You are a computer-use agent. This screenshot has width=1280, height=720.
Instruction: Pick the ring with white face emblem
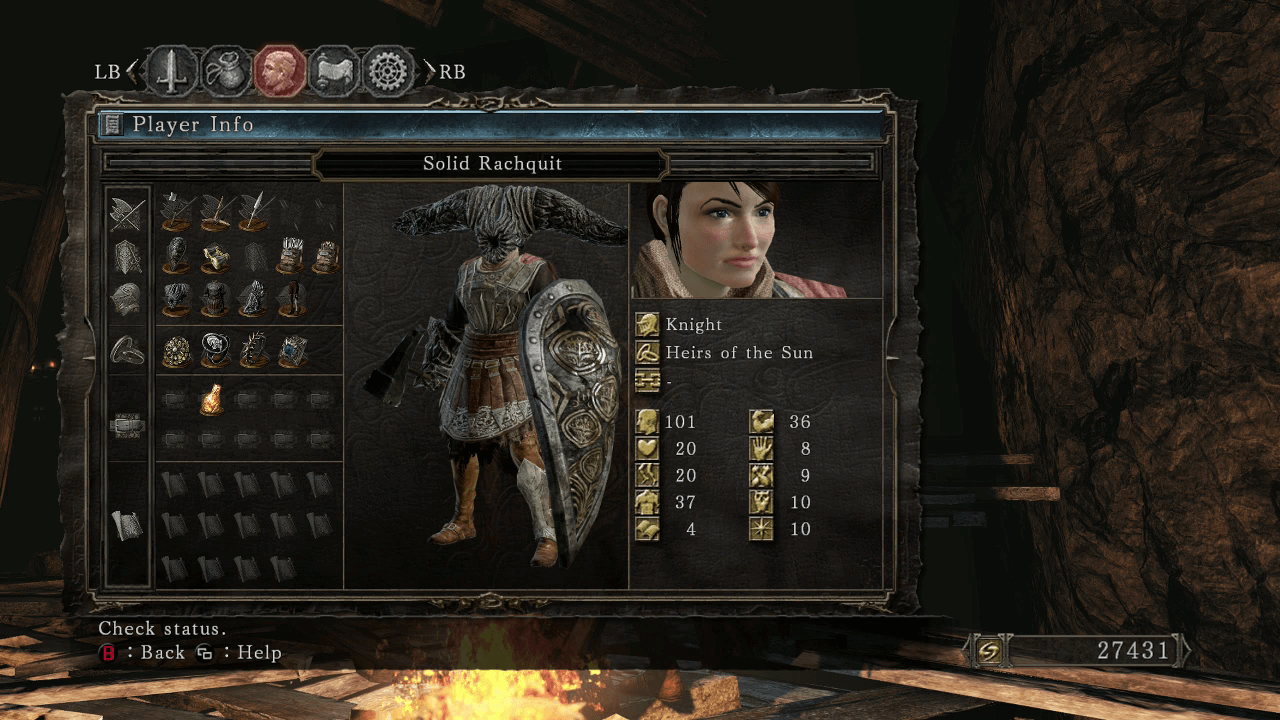(215, 350)
